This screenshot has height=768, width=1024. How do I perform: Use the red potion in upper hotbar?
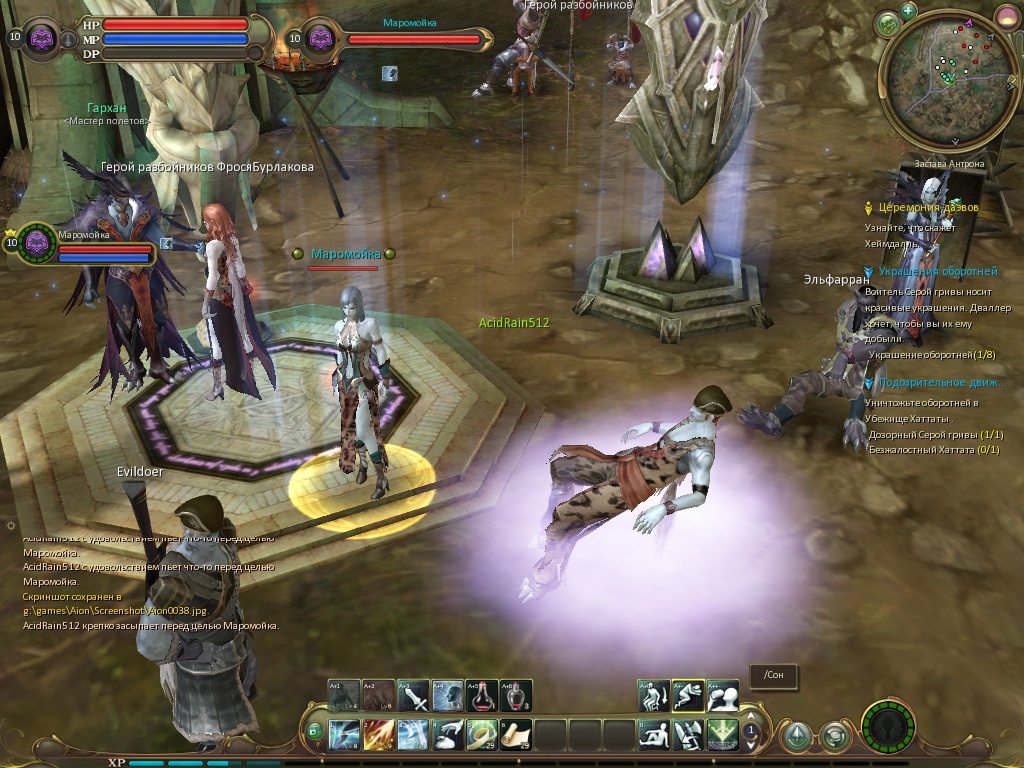[x=482, y=696]
